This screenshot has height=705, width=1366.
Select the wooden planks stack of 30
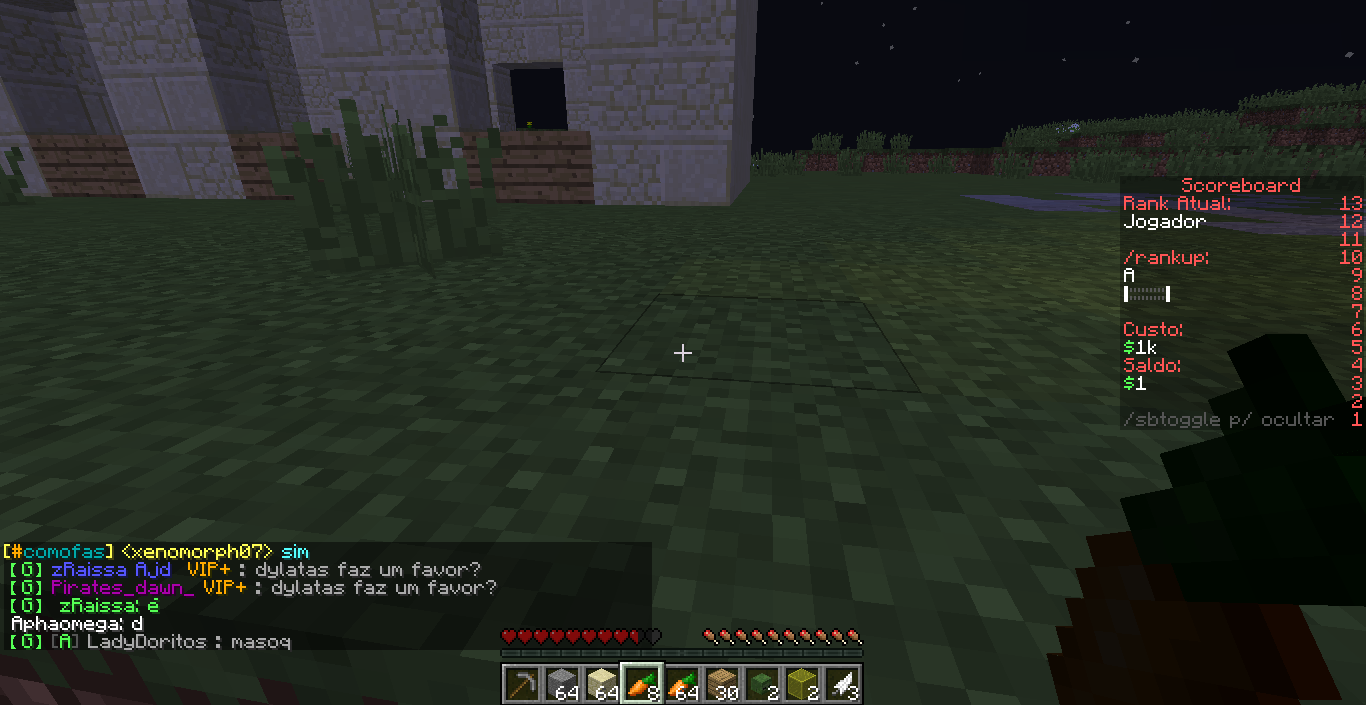point(721,685)
